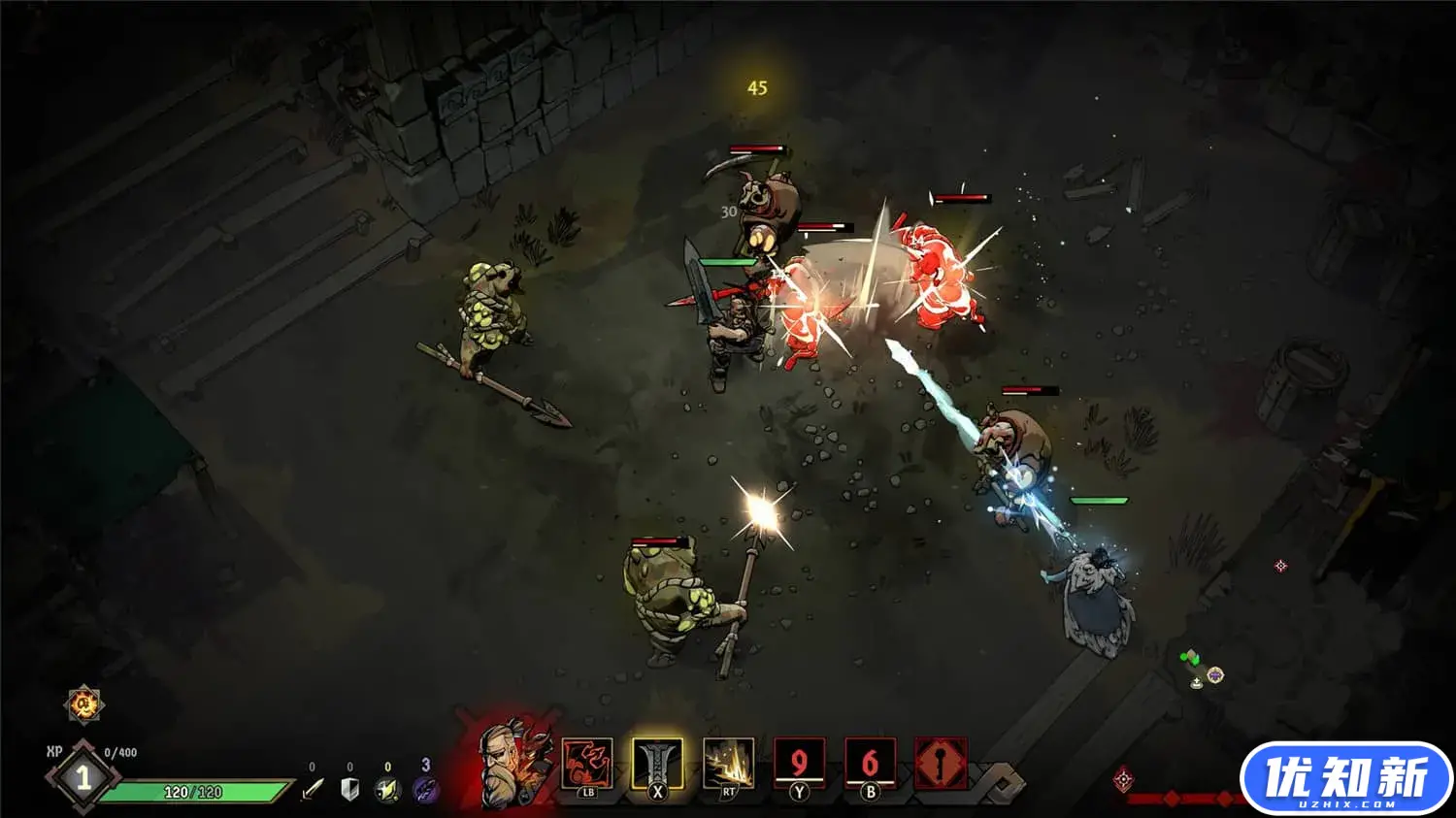Click the ability slot on cooldown 9
The height and width of the screenshot is (818, 1456).
[x=798, y=764]
